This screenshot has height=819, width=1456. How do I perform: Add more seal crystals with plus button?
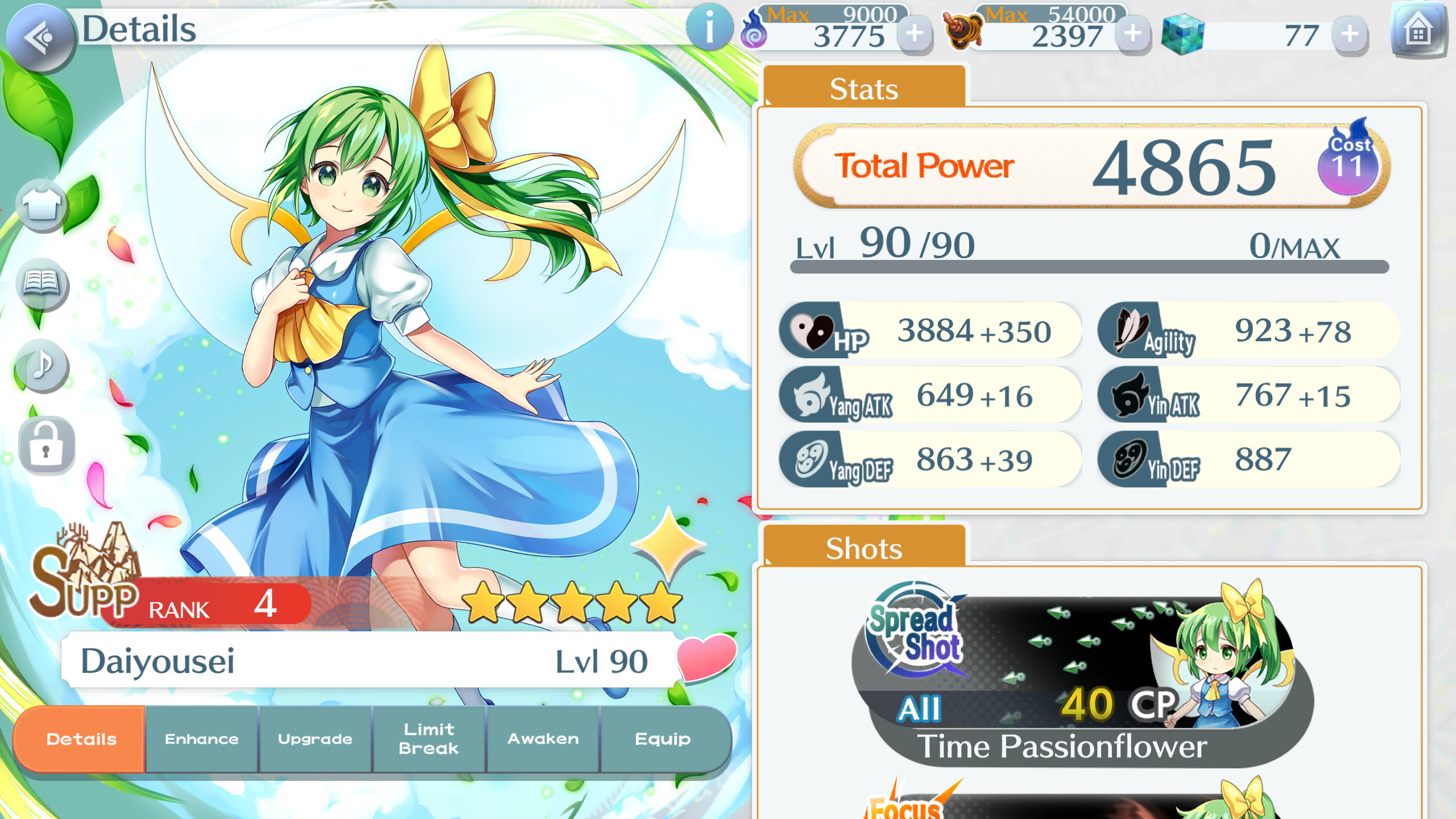tap(1132, 34)
